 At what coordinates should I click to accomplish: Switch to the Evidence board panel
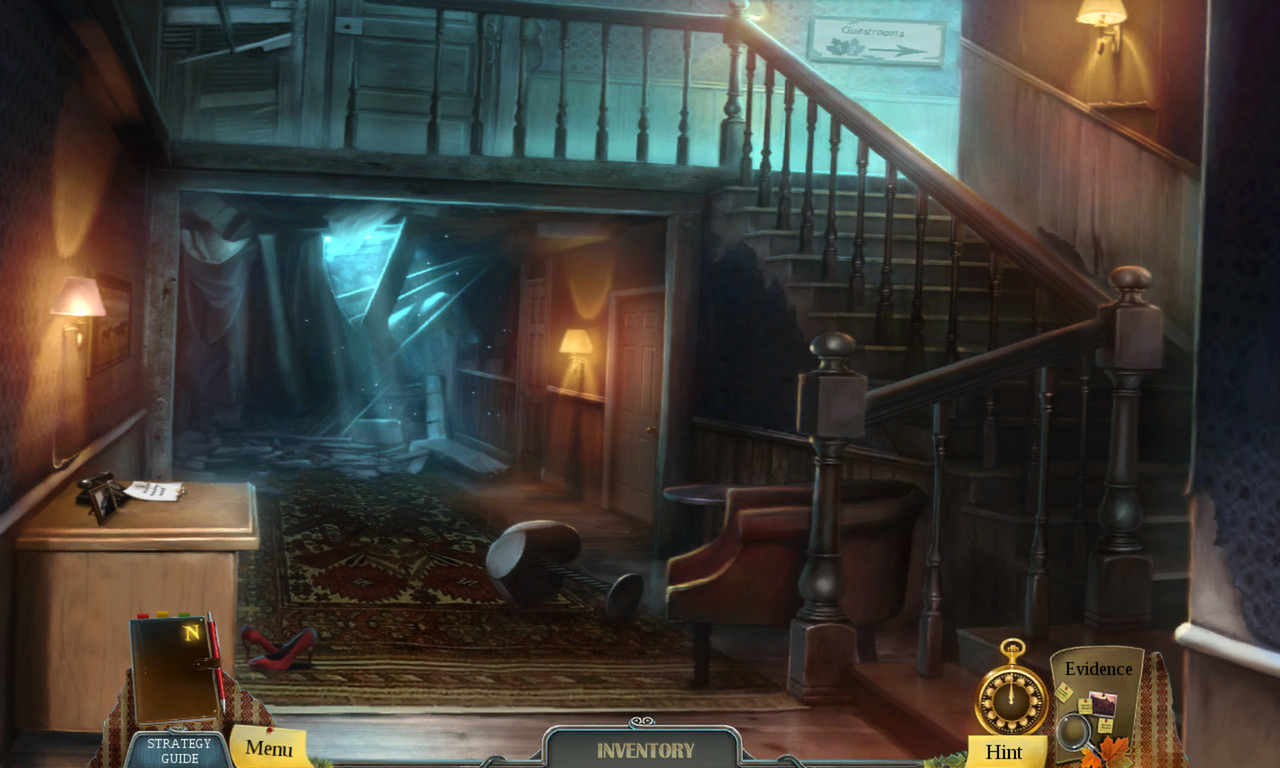pyautogui.click(x=1098, y=668)
